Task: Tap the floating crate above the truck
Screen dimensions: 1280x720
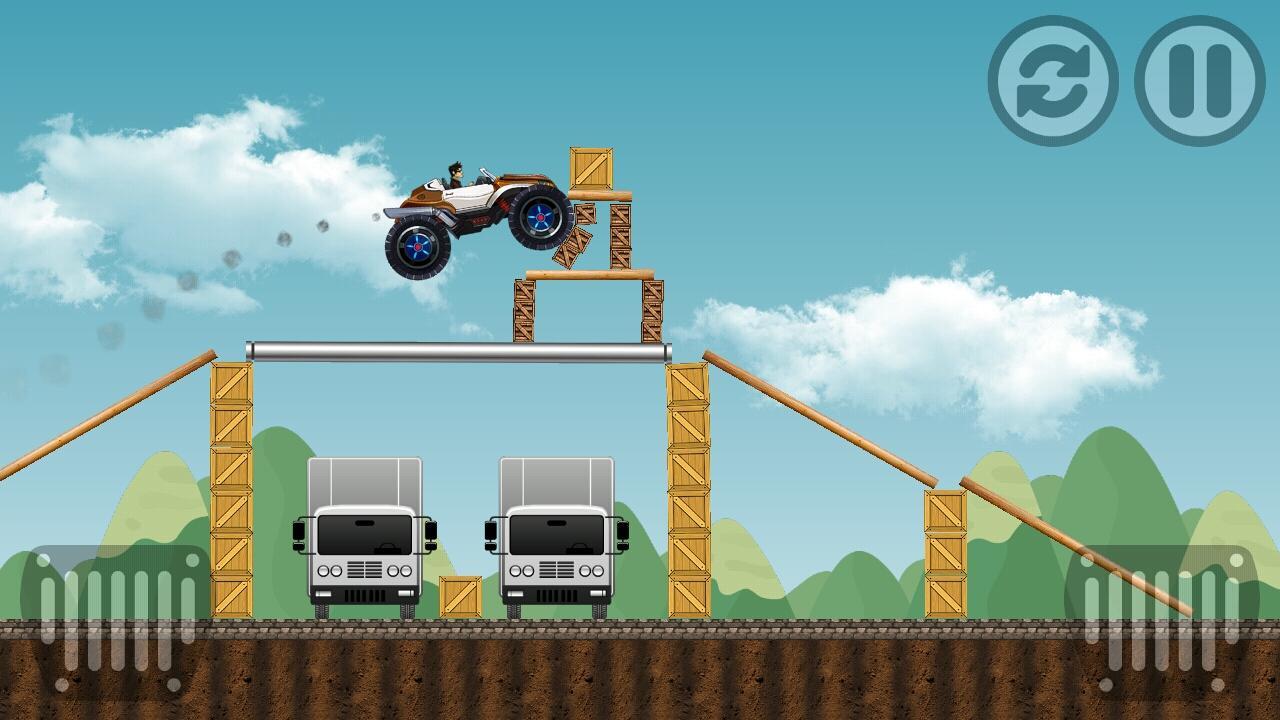Action: 590,167
